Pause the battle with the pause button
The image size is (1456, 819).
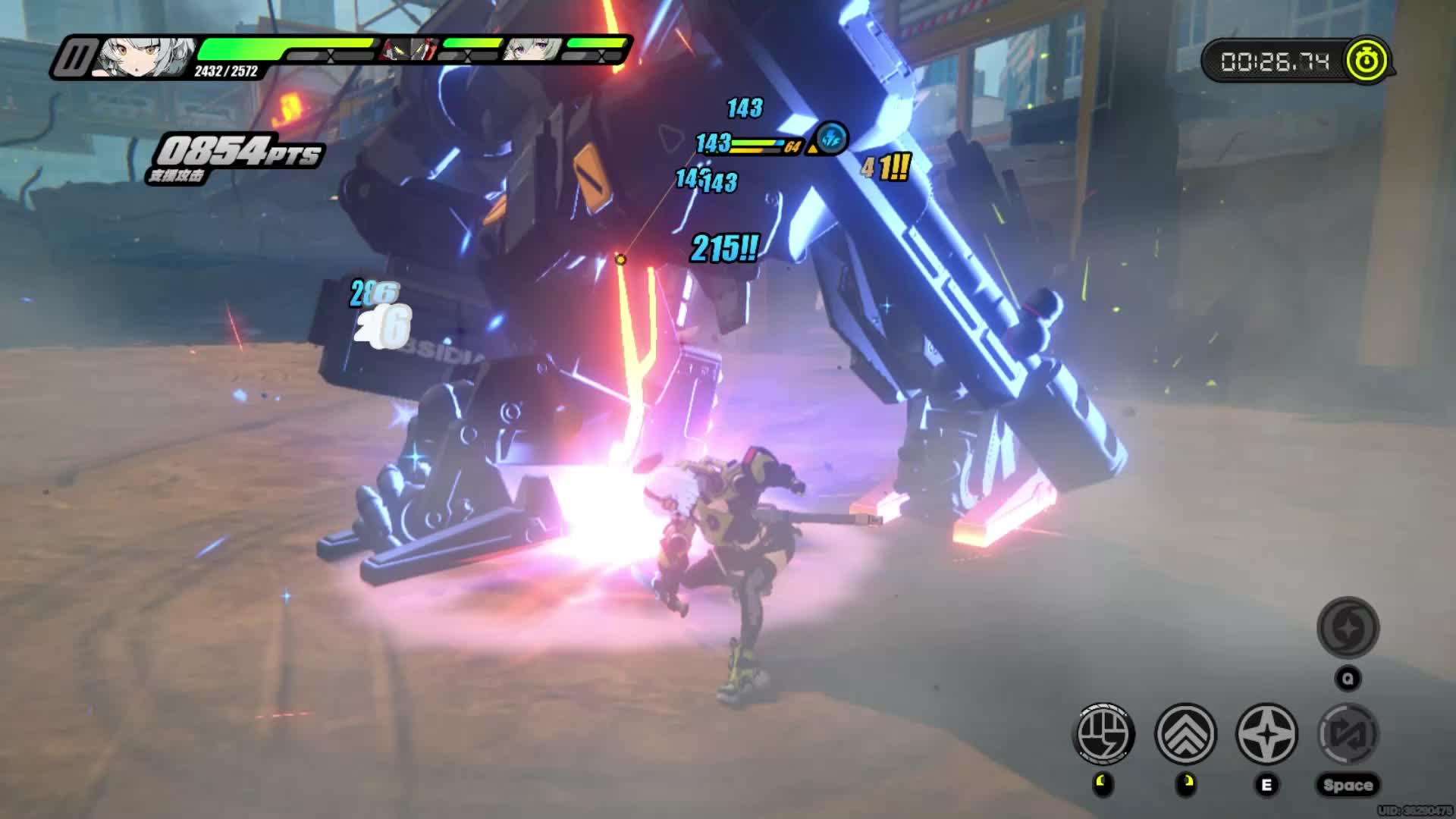(74, 57)
